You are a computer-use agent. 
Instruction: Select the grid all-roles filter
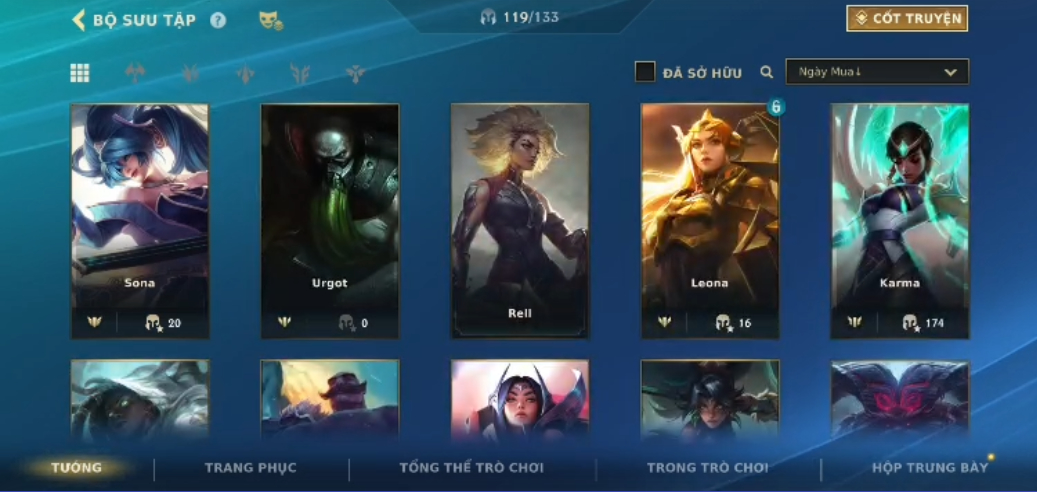[80, 73]
